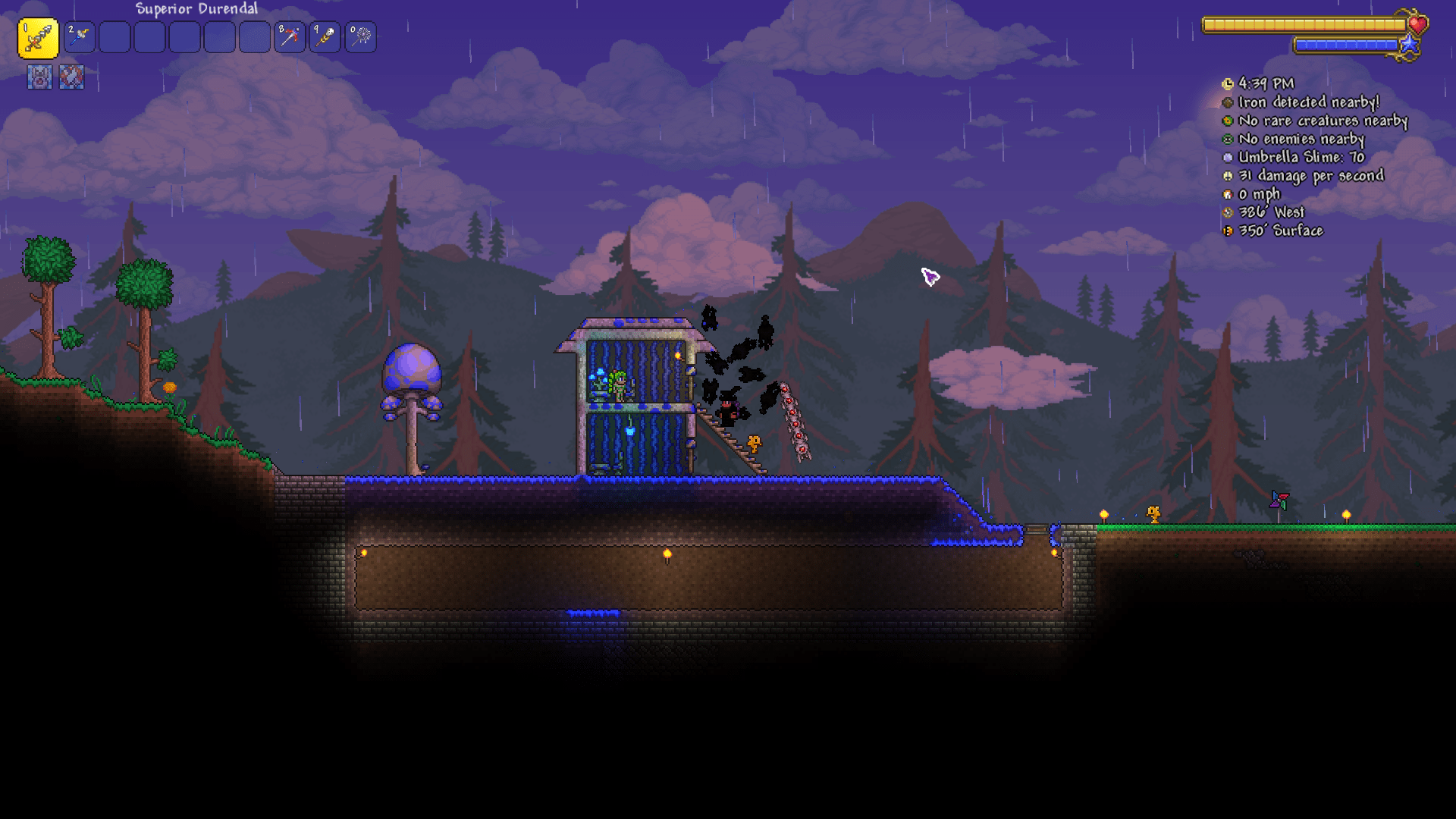
Task: Select Superior Durendal in hotbar slot 1
Action: point(39,38)
